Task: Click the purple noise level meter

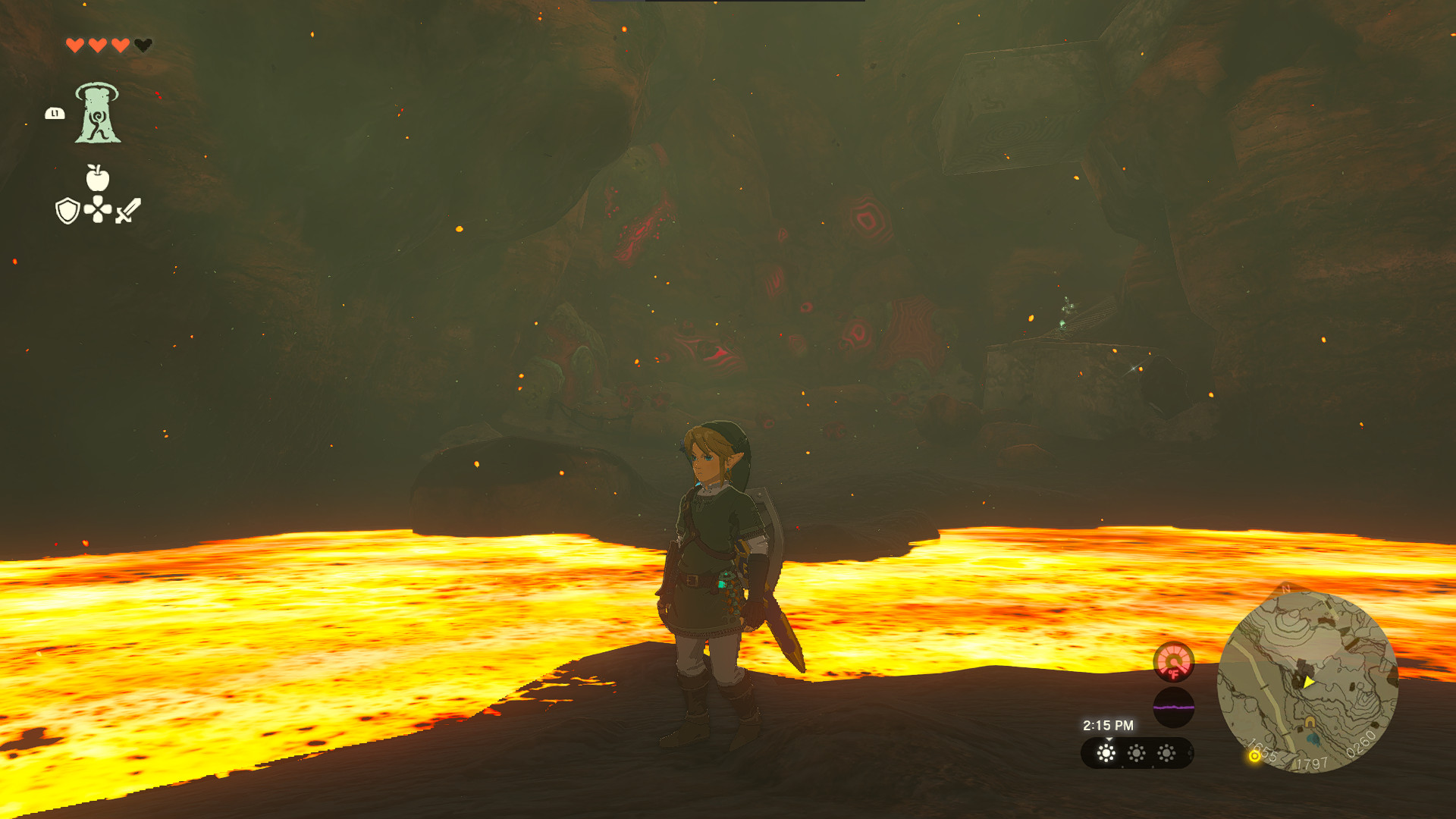Action: 1175,706
